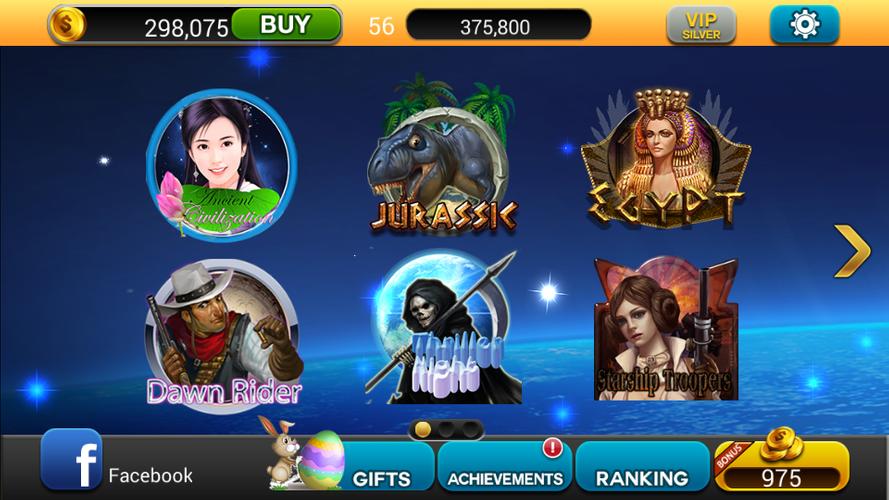Start the Starship Troopers slot game
The image size is (889, 500).
coord(665,330)
